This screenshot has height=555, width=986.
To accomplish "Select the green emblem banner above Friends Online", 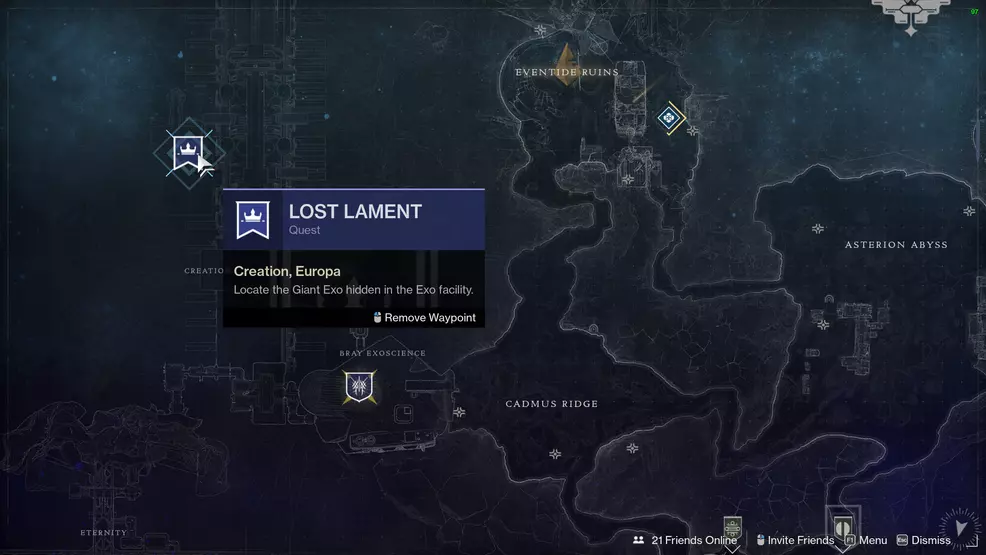I will 733,527.
